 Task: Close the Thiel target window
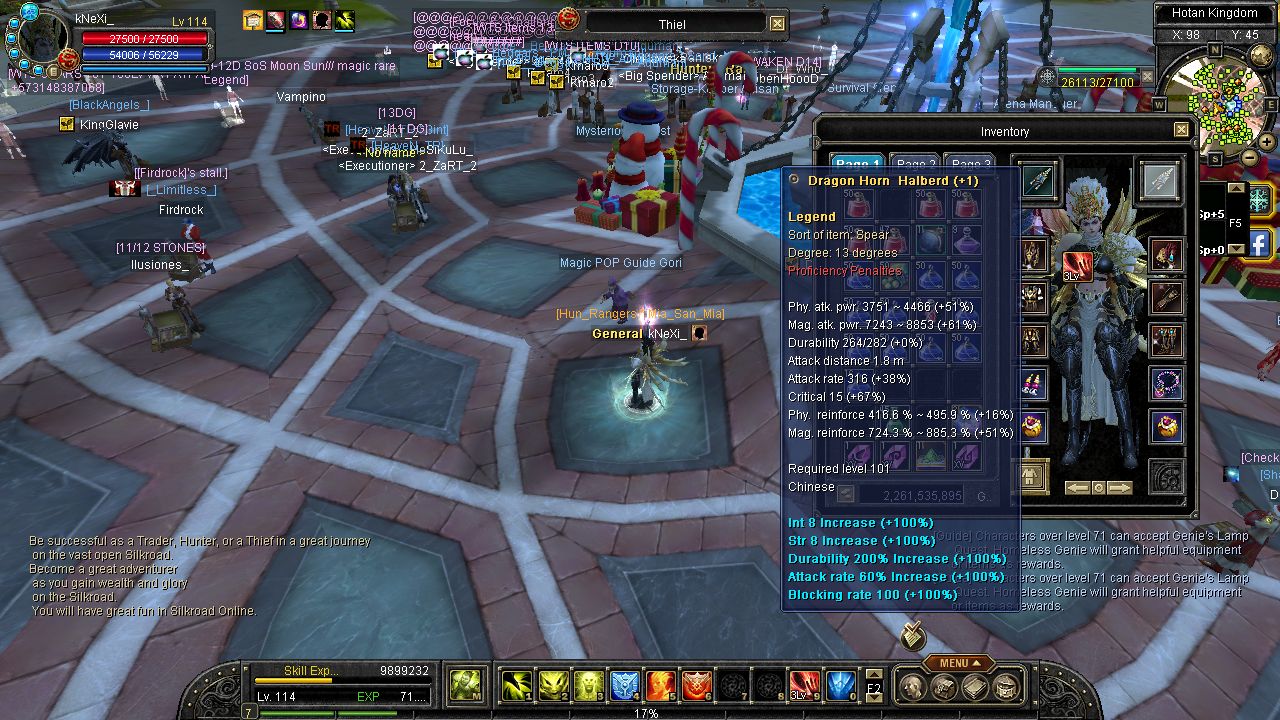(x=777, y=23)
